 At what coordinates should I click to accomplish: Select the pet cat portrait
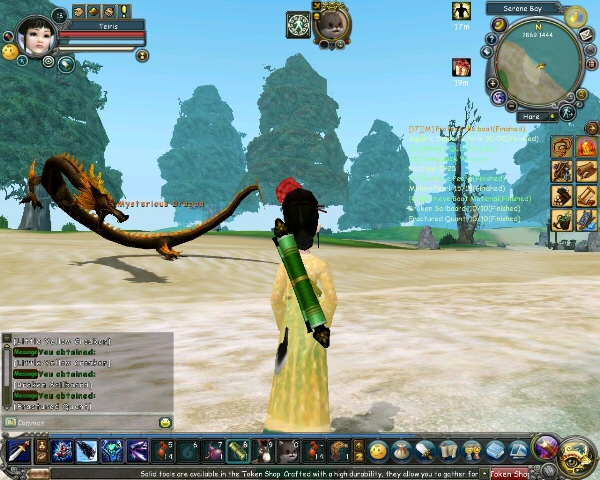[331, 22]
